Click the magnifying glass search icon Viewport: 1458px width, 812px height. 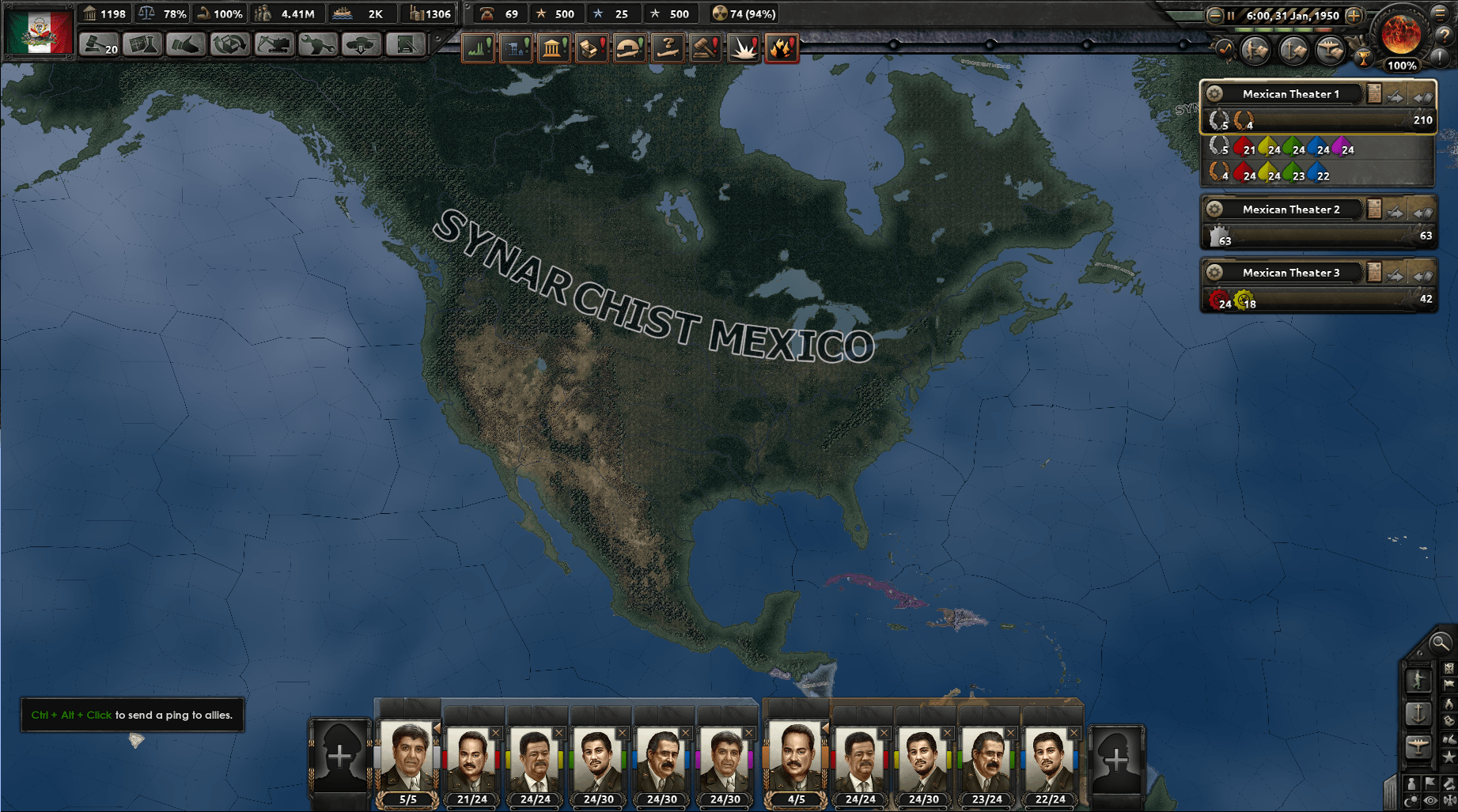pos(1442,644)
